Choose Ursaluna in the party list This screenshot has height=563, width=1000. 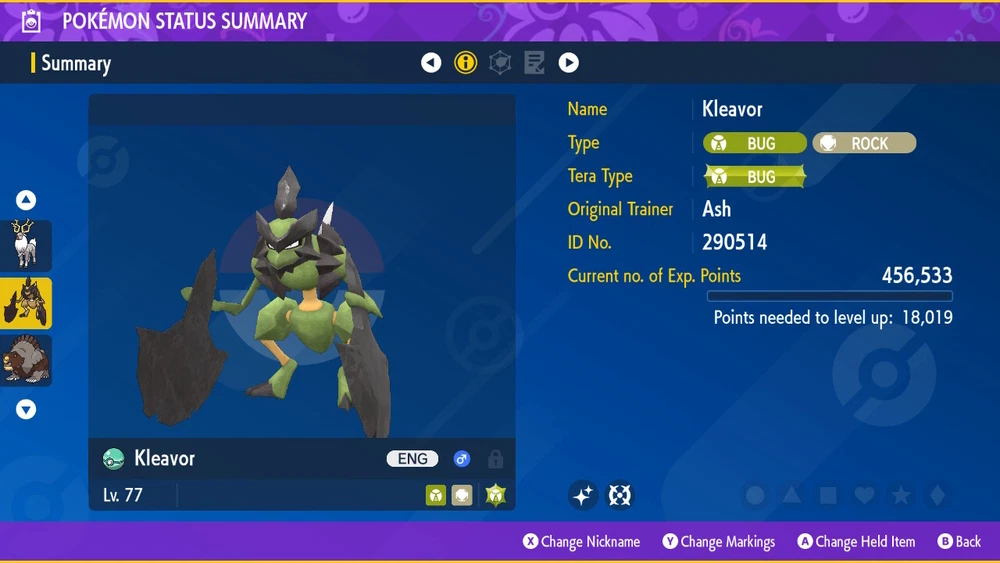click(x=26, y=360)
